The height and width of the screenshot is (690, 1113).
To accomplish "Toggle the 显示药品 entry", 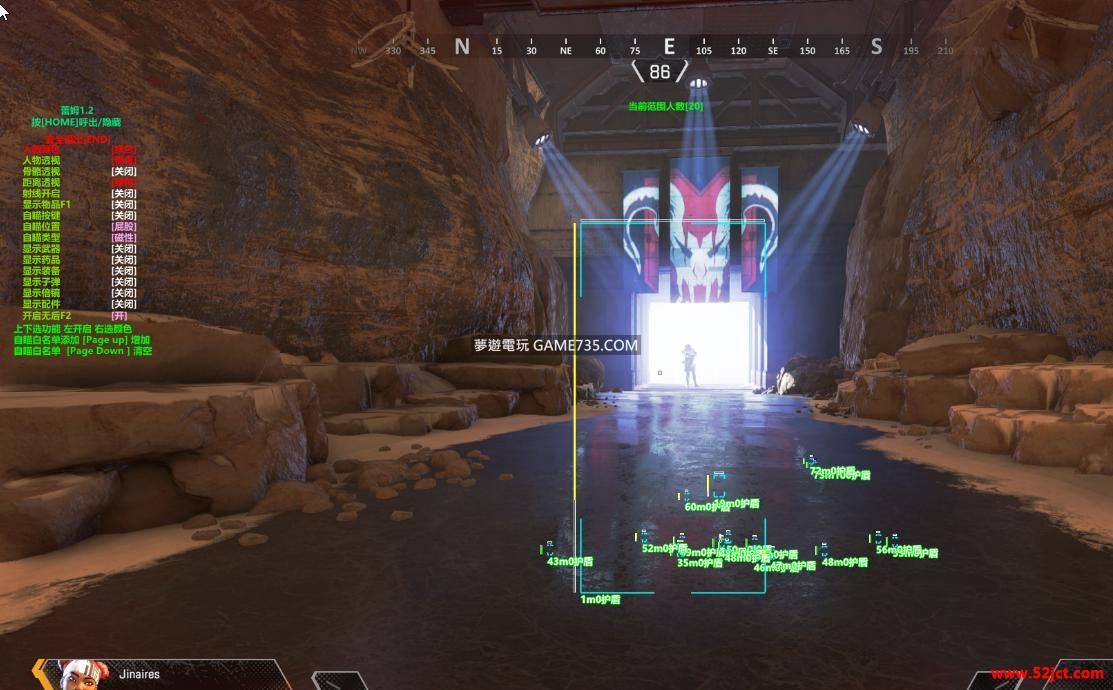I will click(x=41, y=259).
